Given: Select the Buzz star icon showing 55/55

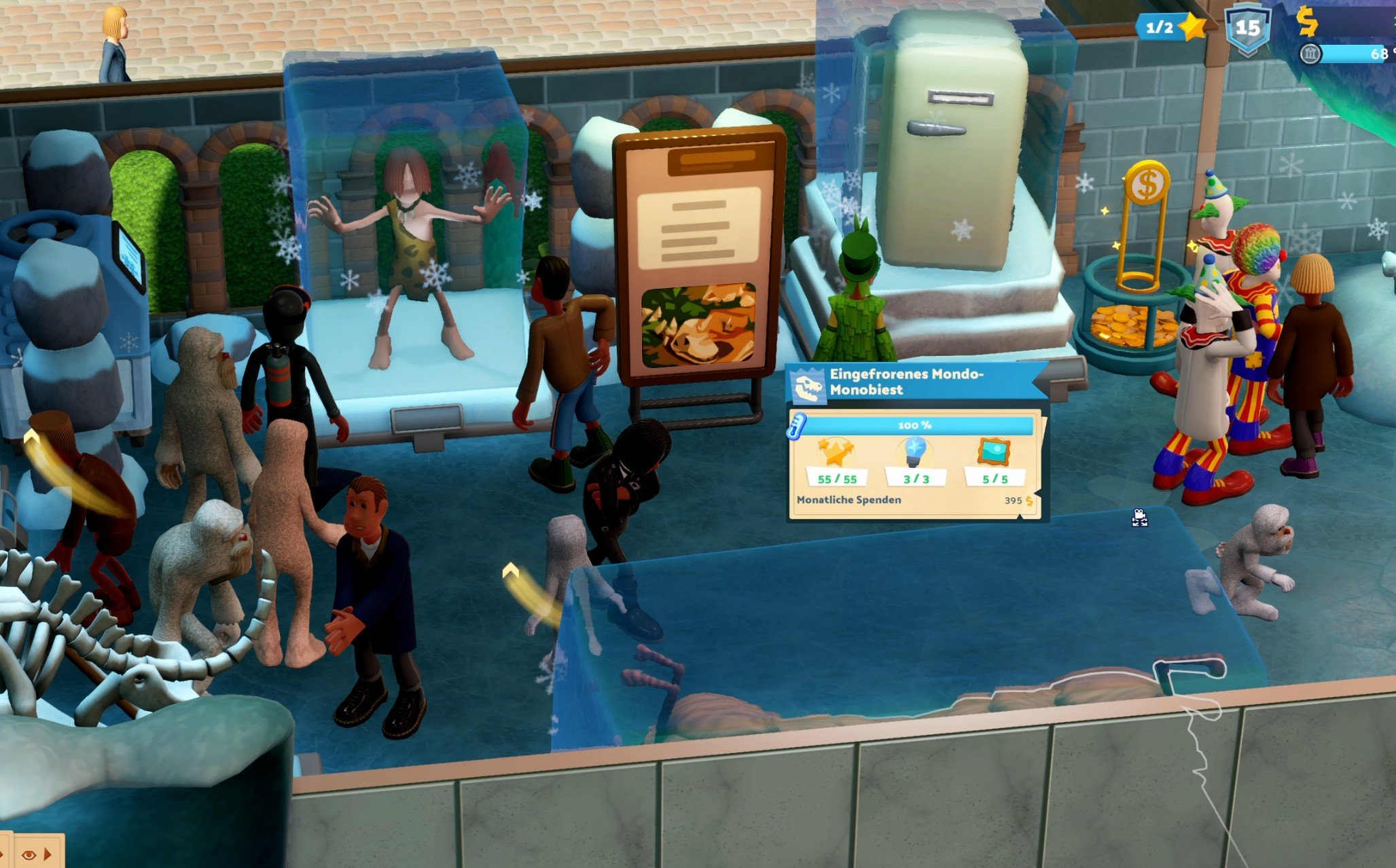Looking at the screenshot, I should tap(836, 454).
